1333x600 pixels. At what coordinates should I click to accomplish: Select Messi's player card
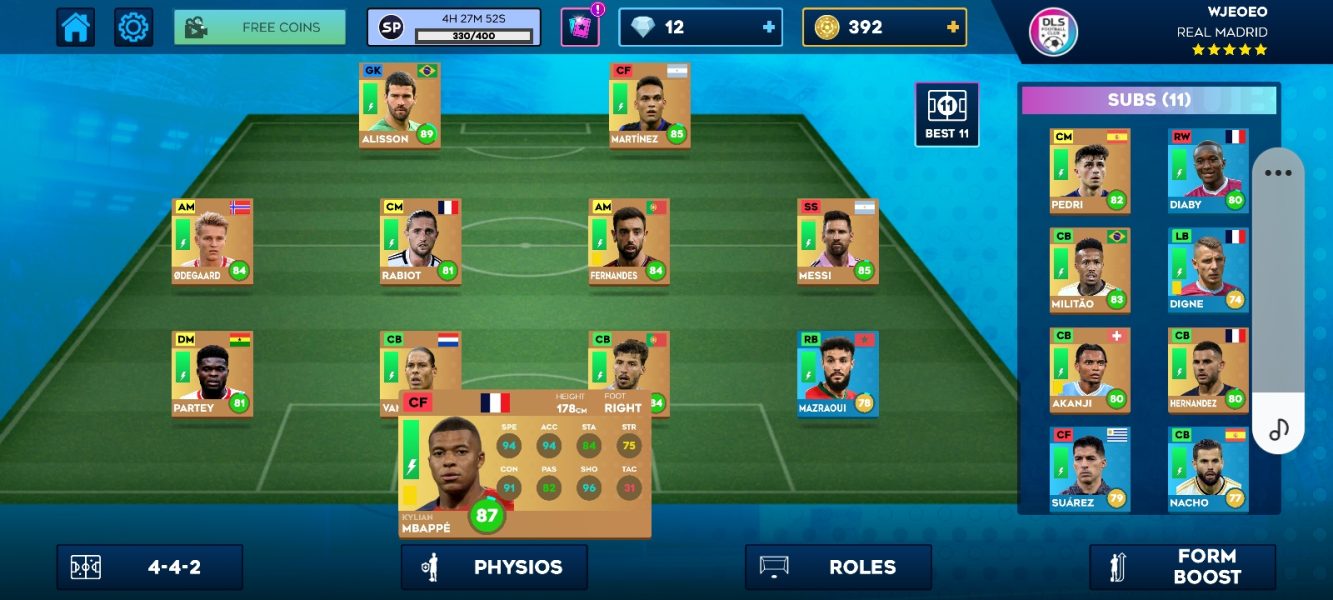point(837,241)
